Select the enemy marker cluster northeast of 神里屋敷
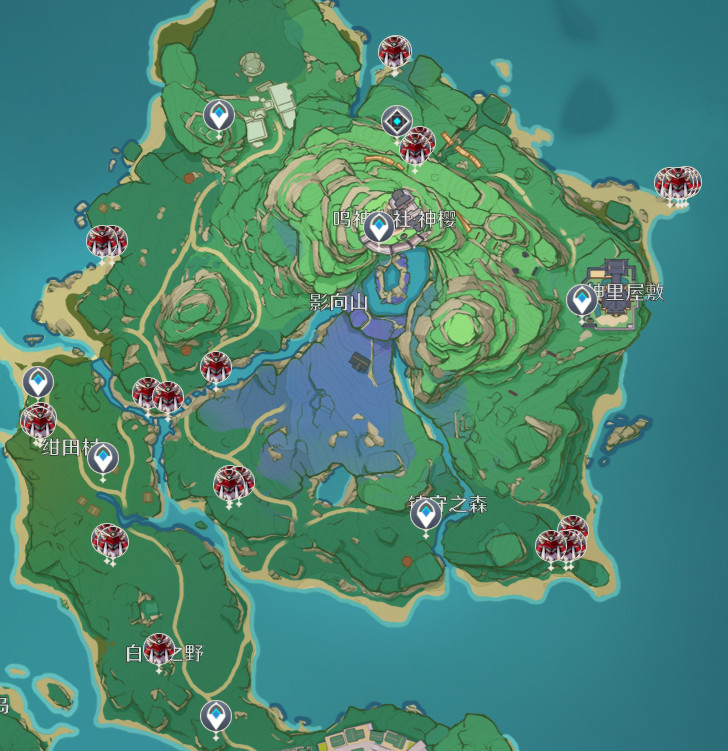728x751 pixels. [x=678, y=183]
